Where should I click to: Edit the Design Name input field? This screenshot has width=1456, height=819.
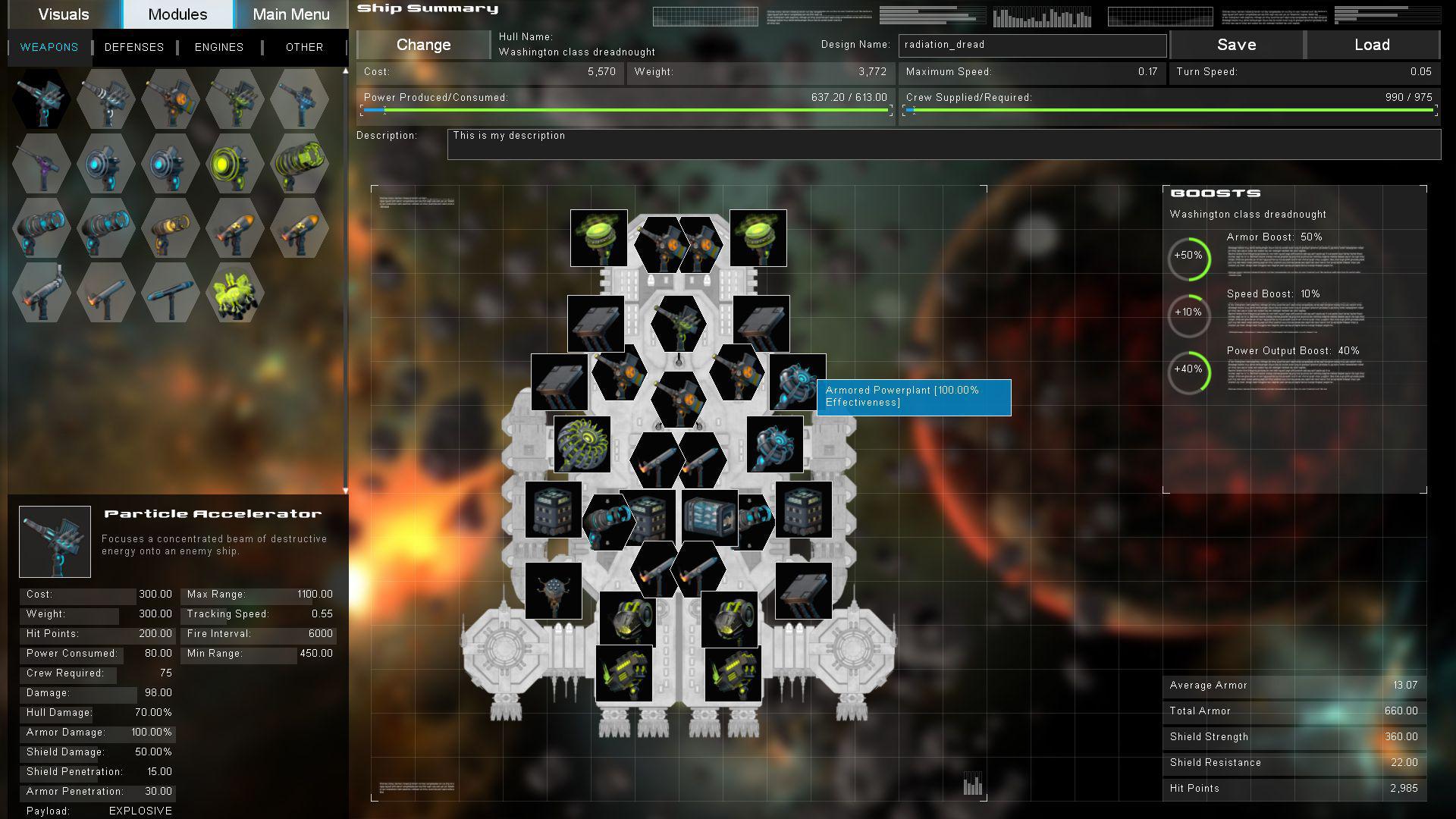pyautogui.click(x=1031, y=45)
